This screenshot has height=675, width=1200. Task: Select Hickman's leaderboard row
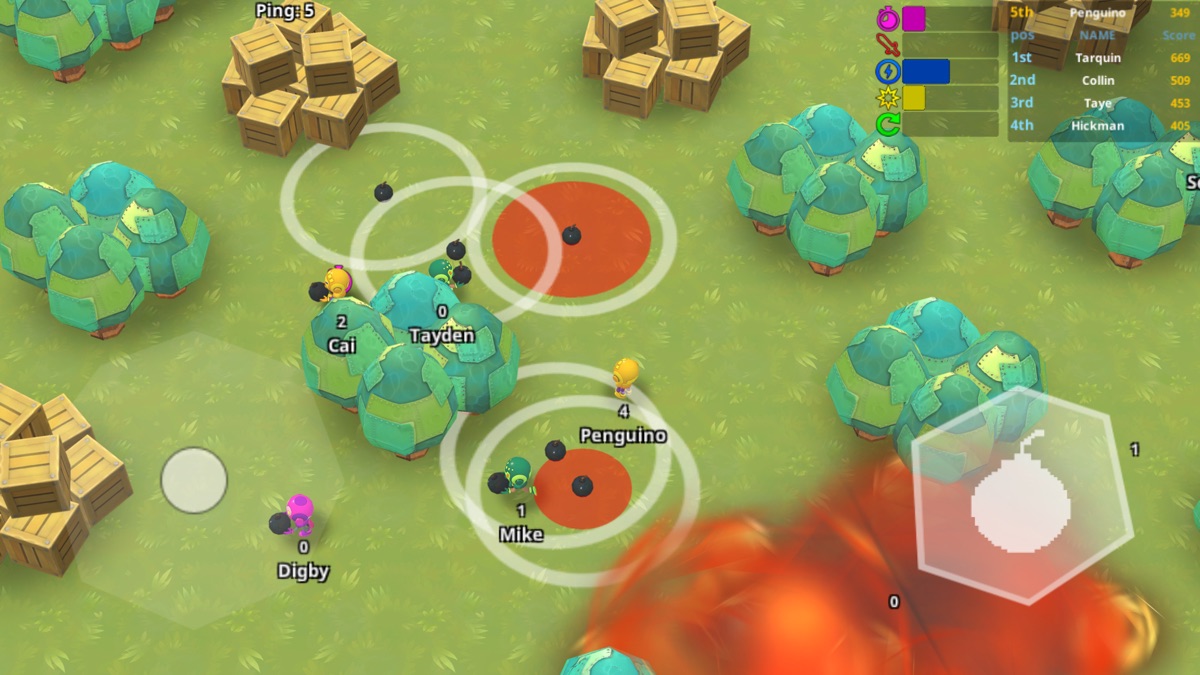(x=1100, y=126)
